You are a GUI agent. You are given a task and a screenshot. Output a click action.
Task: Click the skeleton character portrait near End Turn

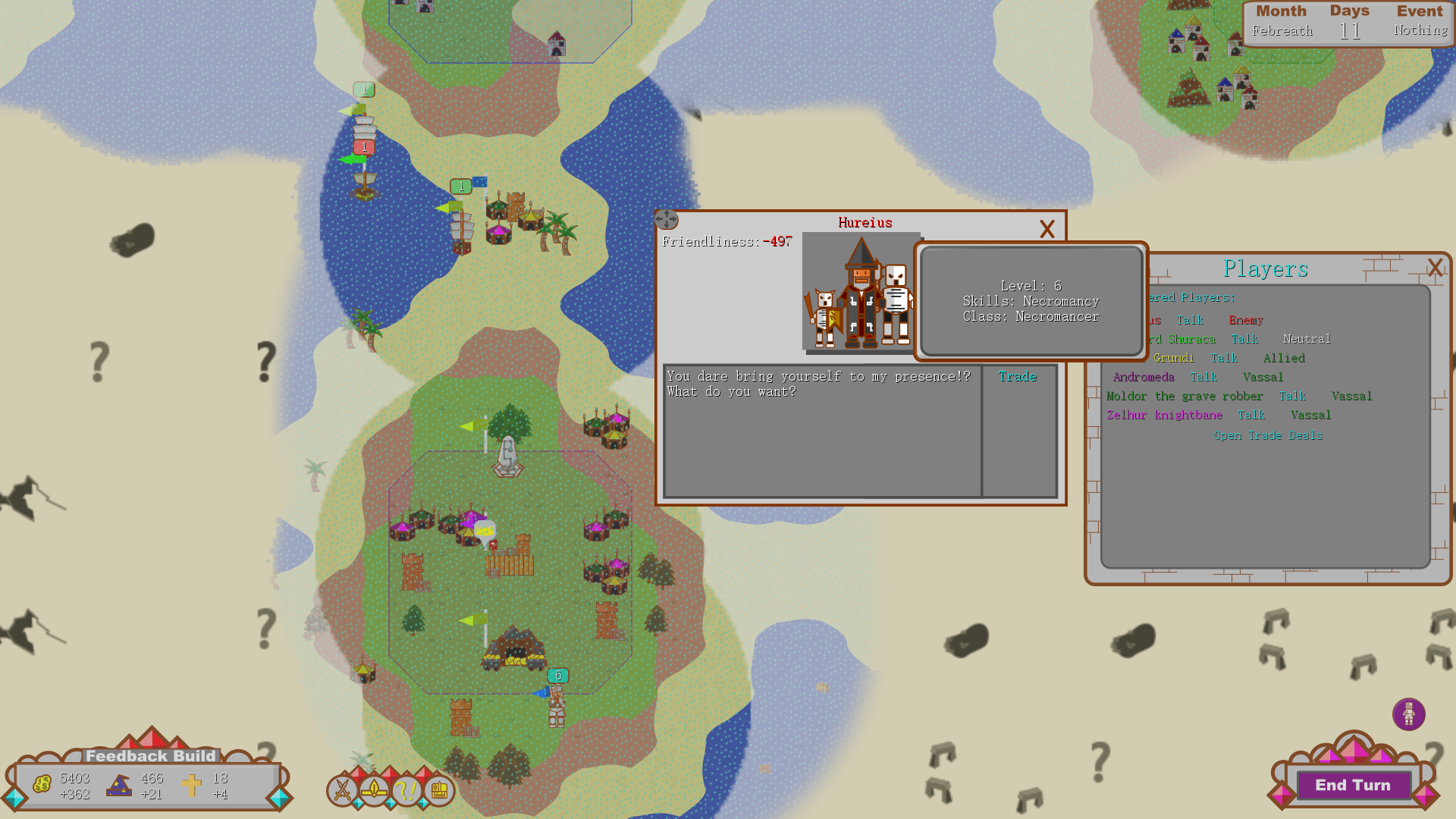point(1410,714)
